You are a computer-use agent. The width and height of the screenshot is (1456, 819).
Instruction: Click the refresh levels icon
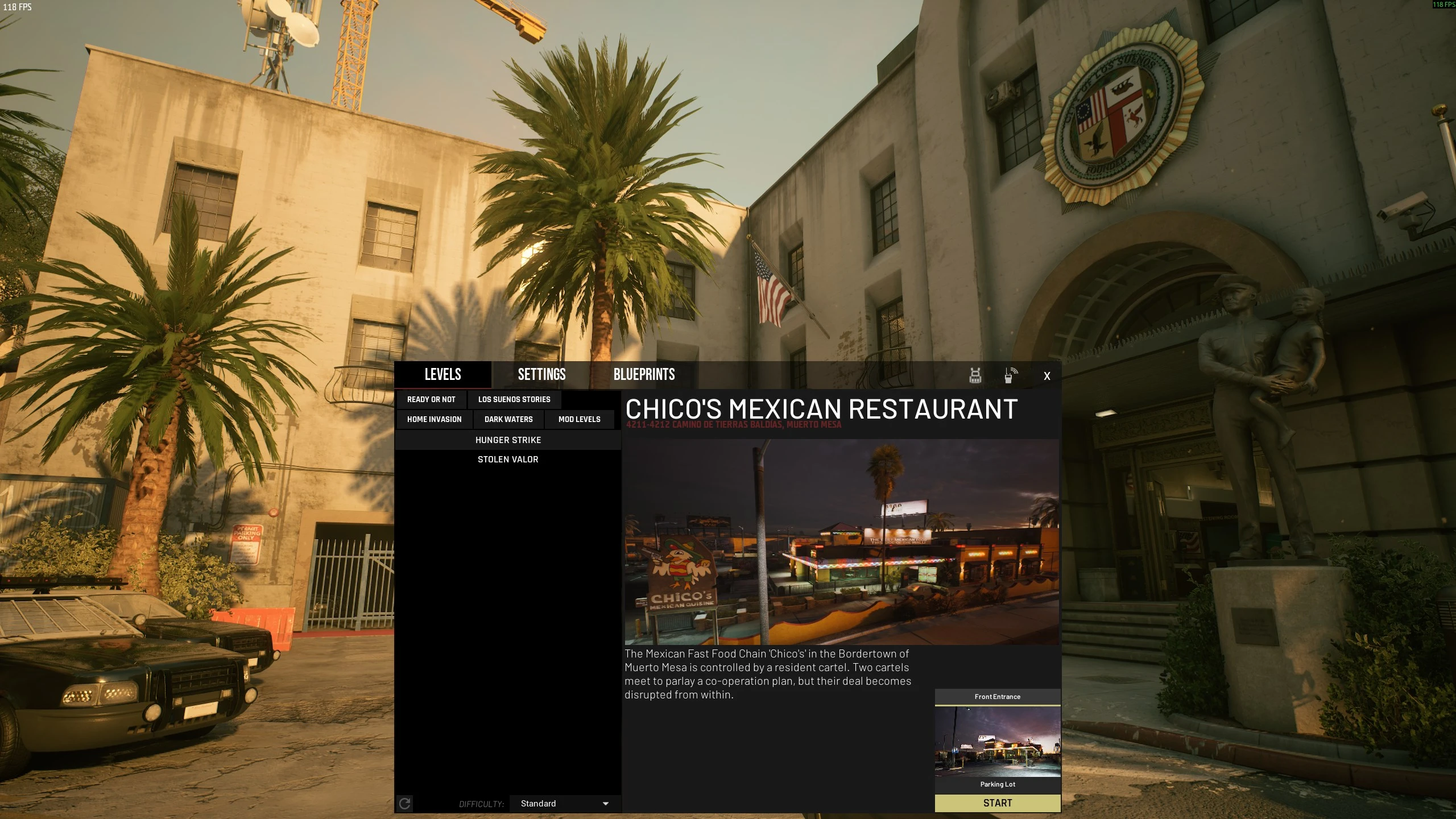(405, 804)
